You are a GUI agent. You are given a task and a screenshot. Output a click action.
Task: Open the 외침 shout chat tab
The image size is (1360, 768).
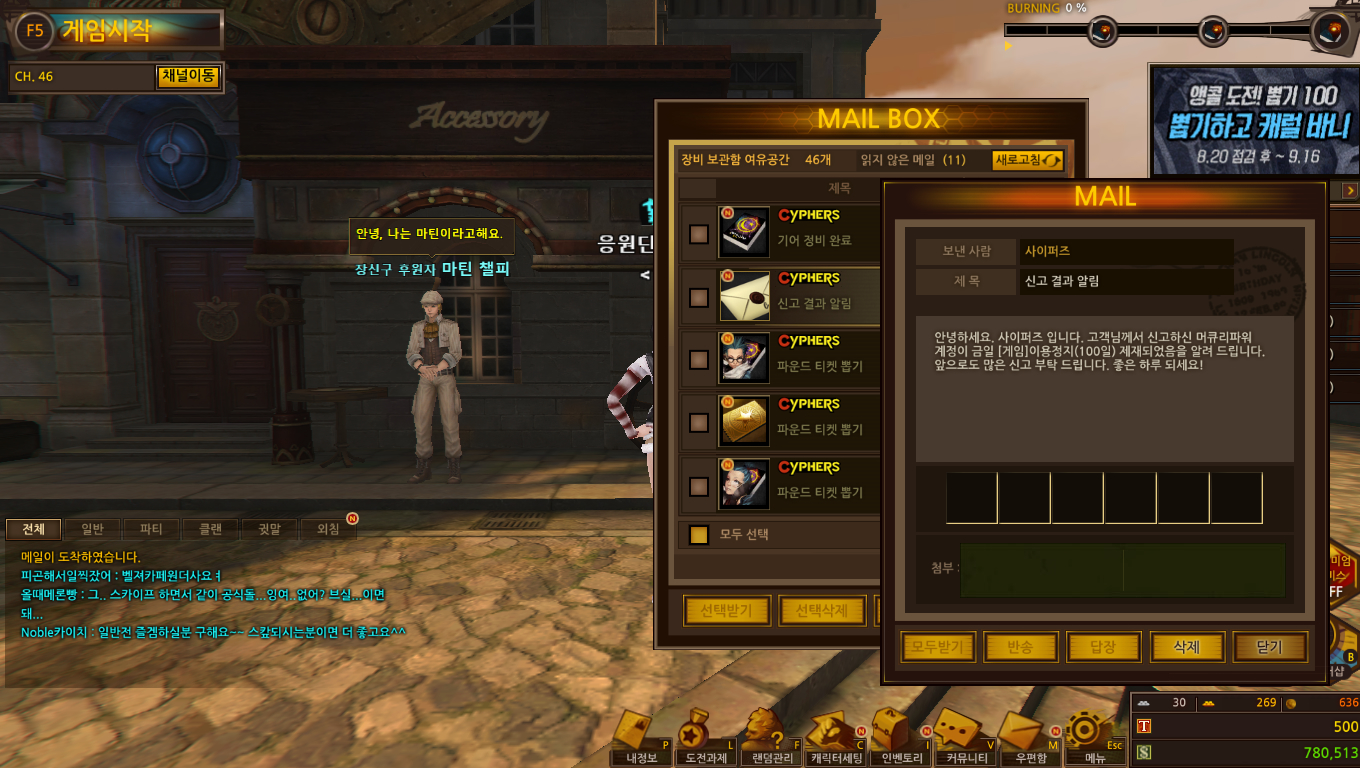(x=328, y=529)
